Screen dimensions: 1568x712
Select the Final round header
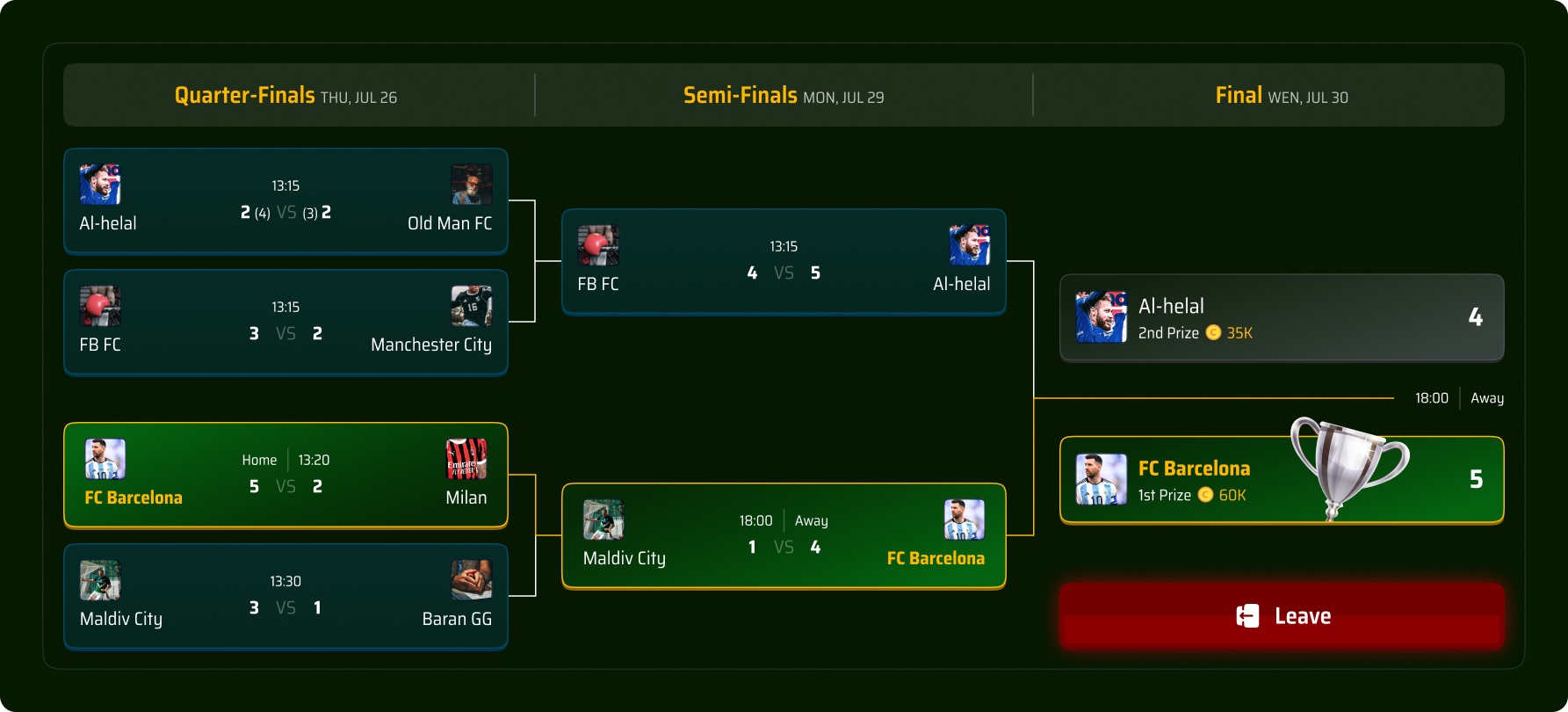1282,95
